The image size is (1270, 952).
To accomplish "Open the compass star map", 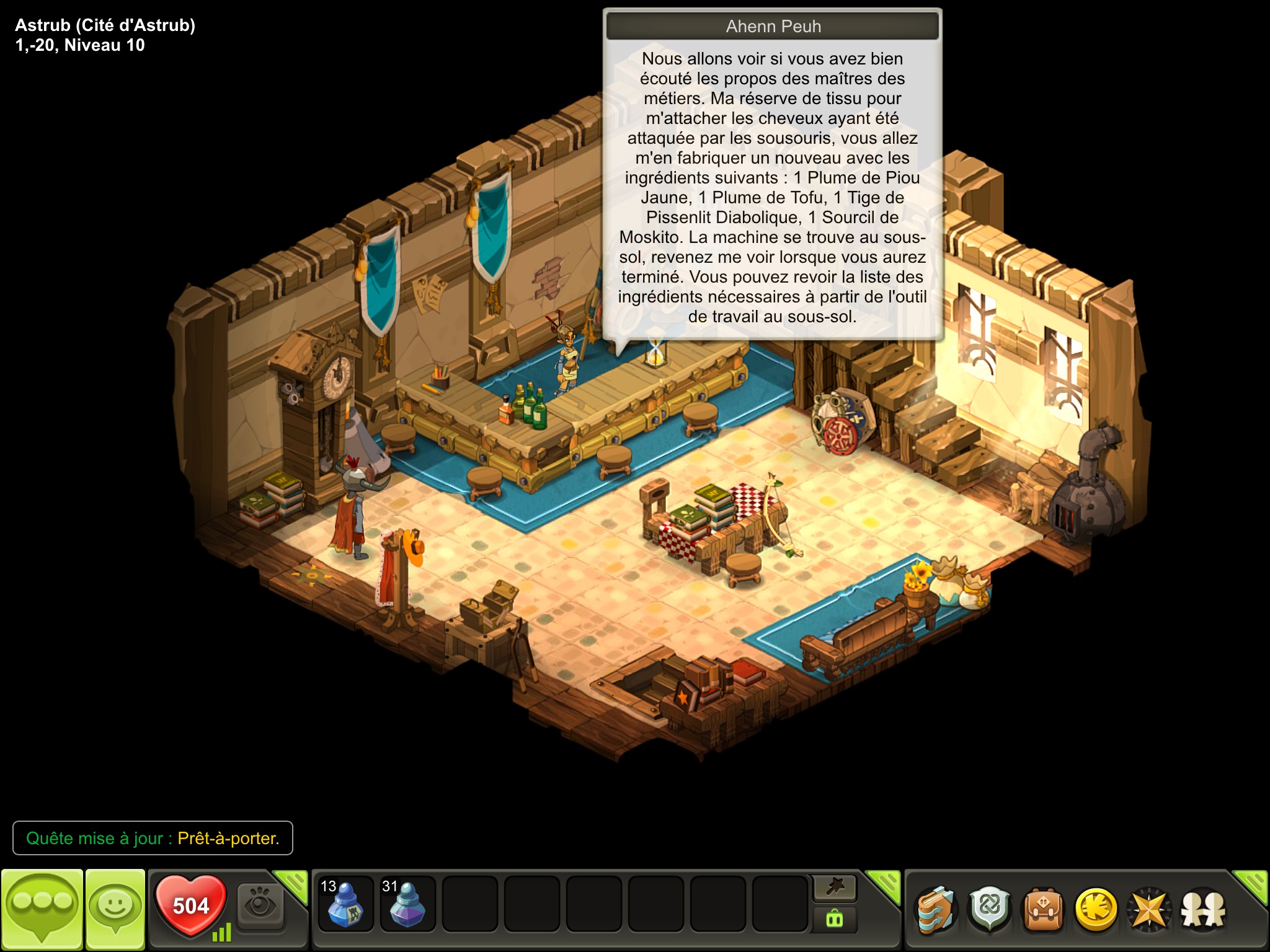I will pos(1149,910).
